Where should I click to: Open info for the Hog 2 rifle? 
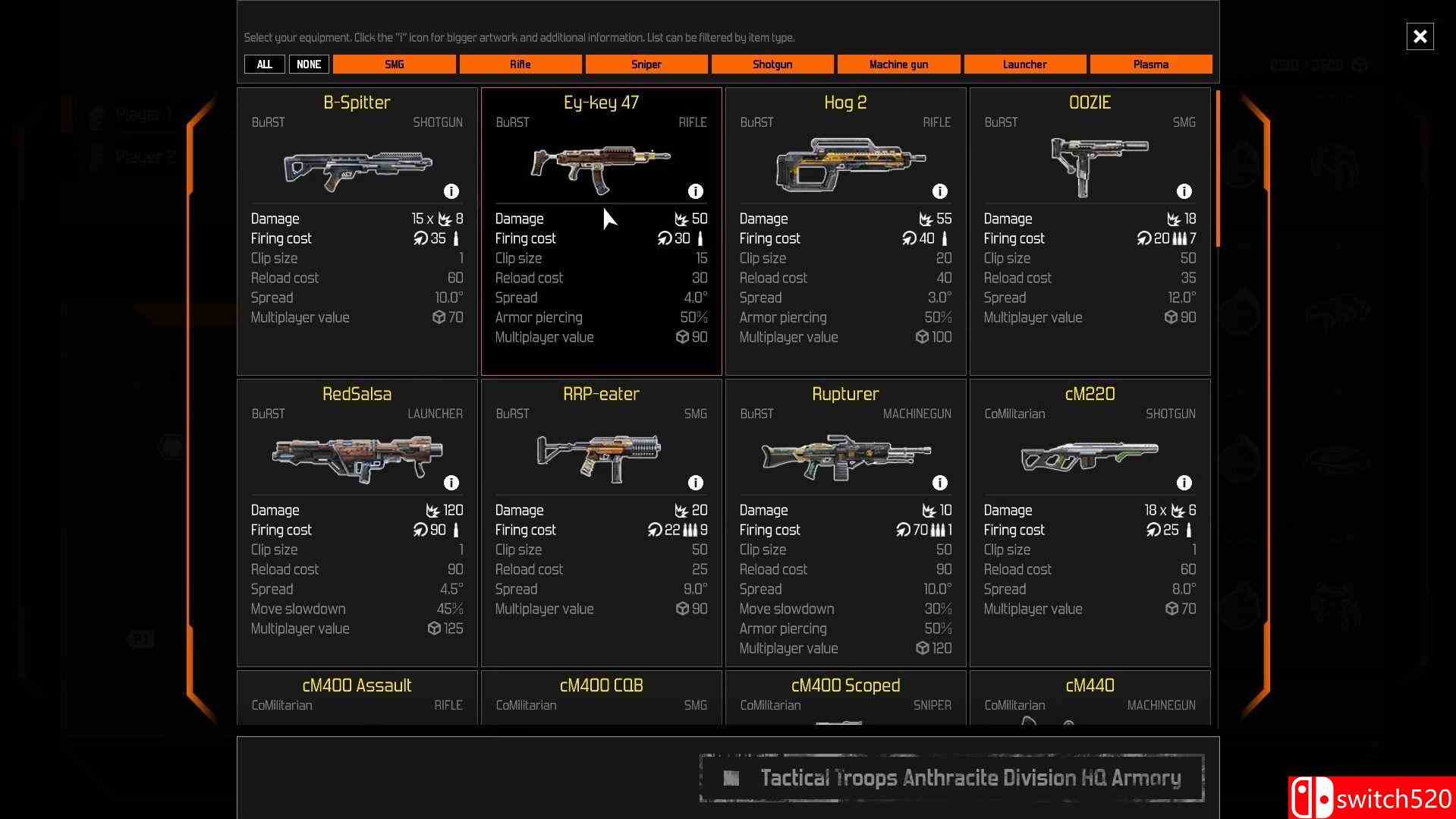[x=939, y=191]
